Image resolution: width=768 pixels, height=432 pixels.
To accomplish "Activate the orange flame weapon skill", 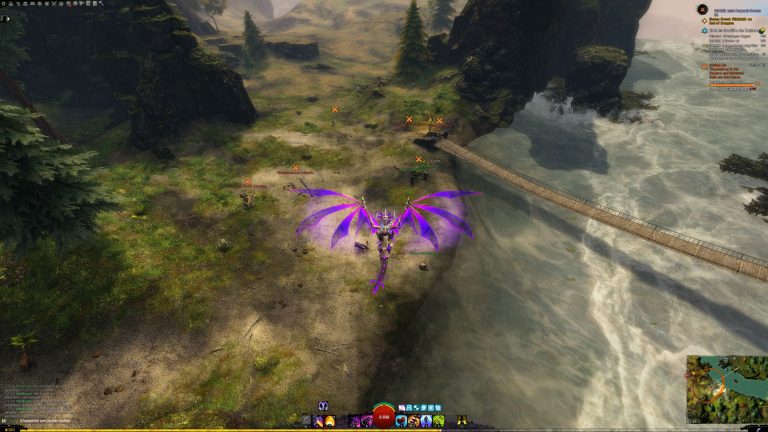I will click(x=330, y=421).
